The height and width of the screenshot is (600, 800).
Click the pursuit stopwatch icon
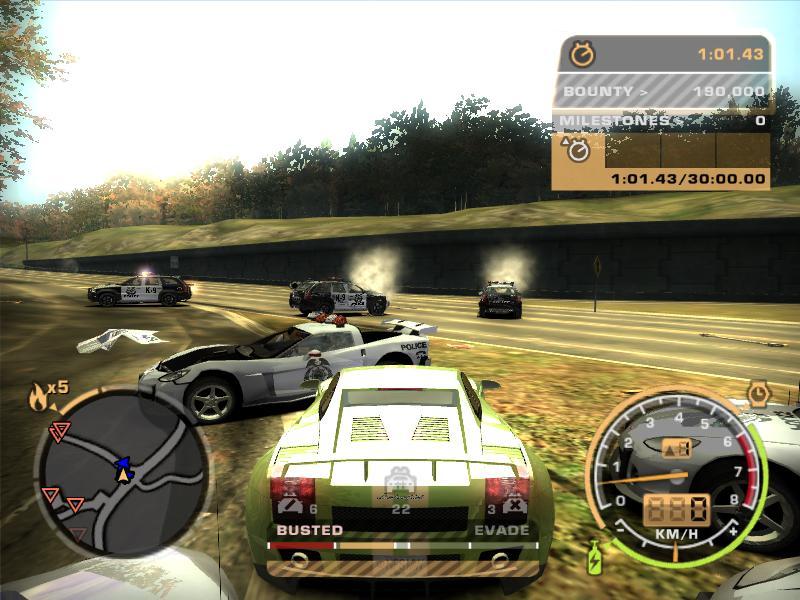pyautogui.click(x=581, y=54)
